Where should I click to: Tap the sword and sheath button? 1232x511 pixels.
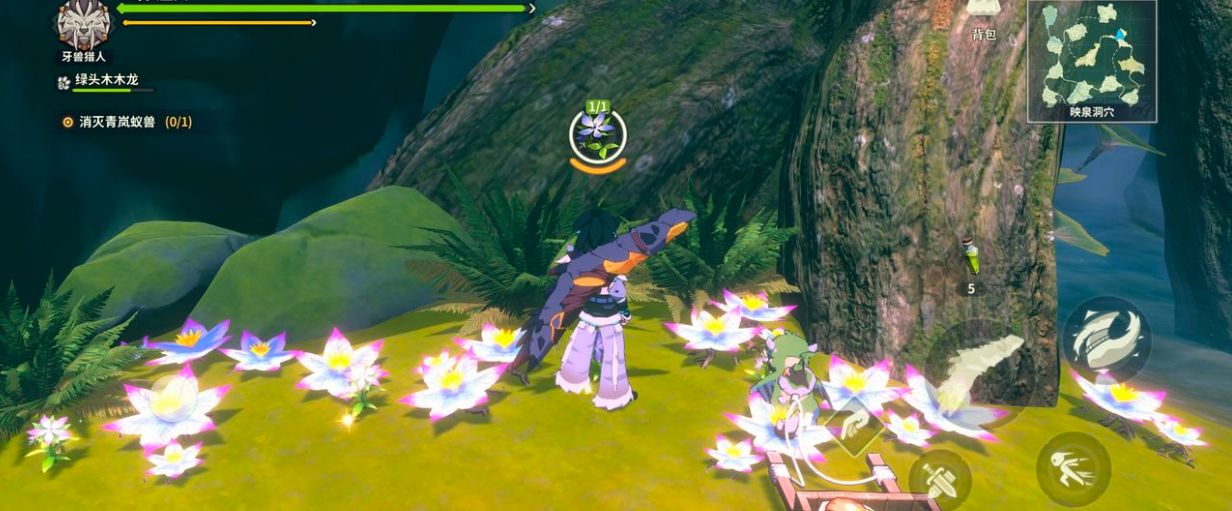click(x=939, y=478)
